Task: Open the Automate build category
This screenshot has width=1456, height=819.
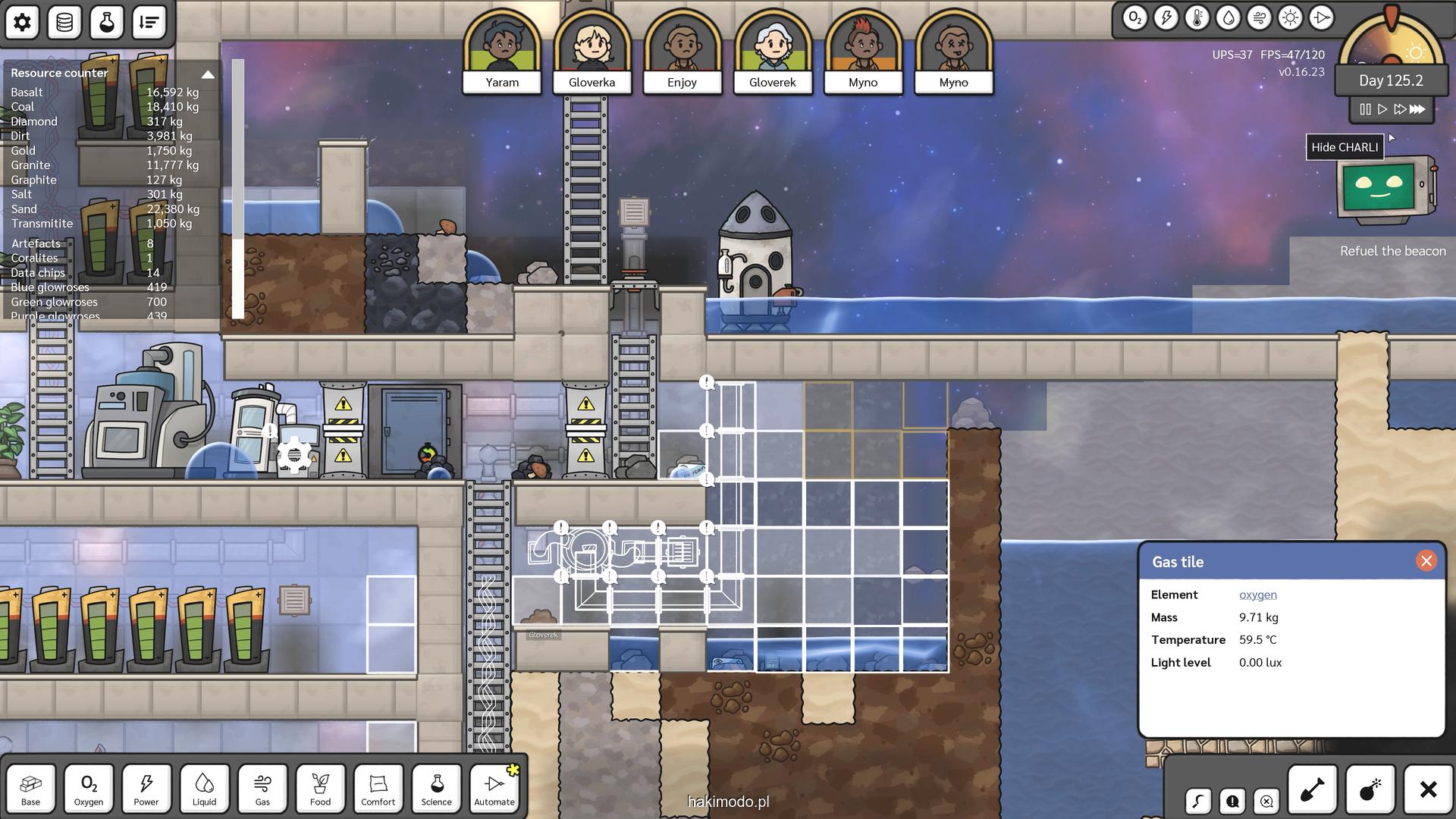Action: coord(494,789)
